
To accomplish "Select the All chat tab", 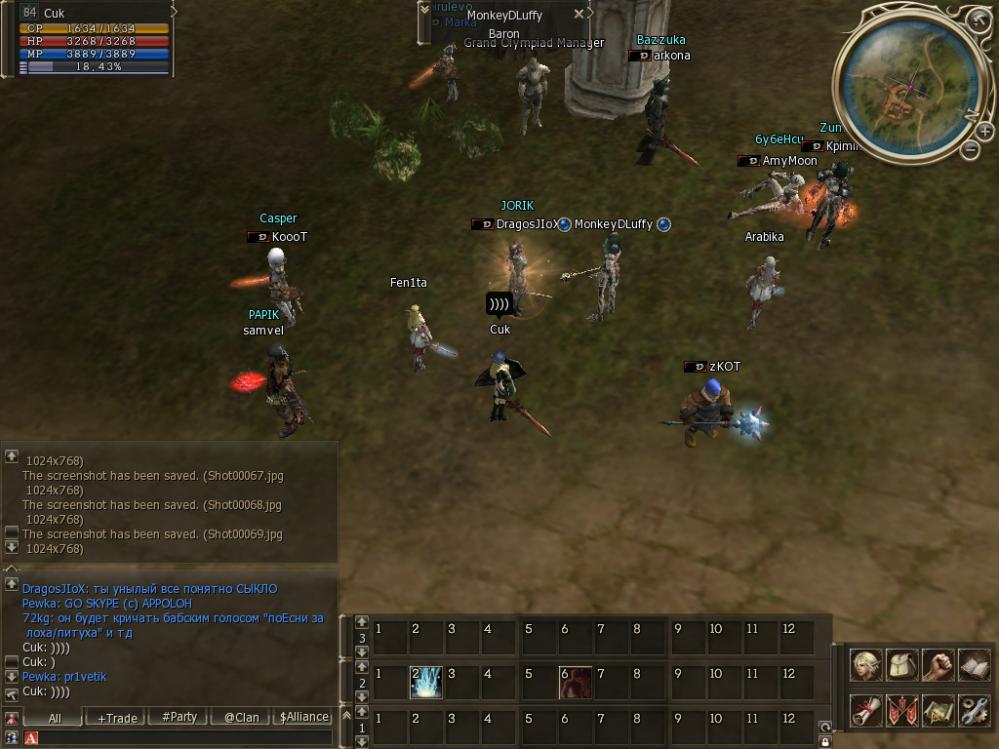I will 54,717.
